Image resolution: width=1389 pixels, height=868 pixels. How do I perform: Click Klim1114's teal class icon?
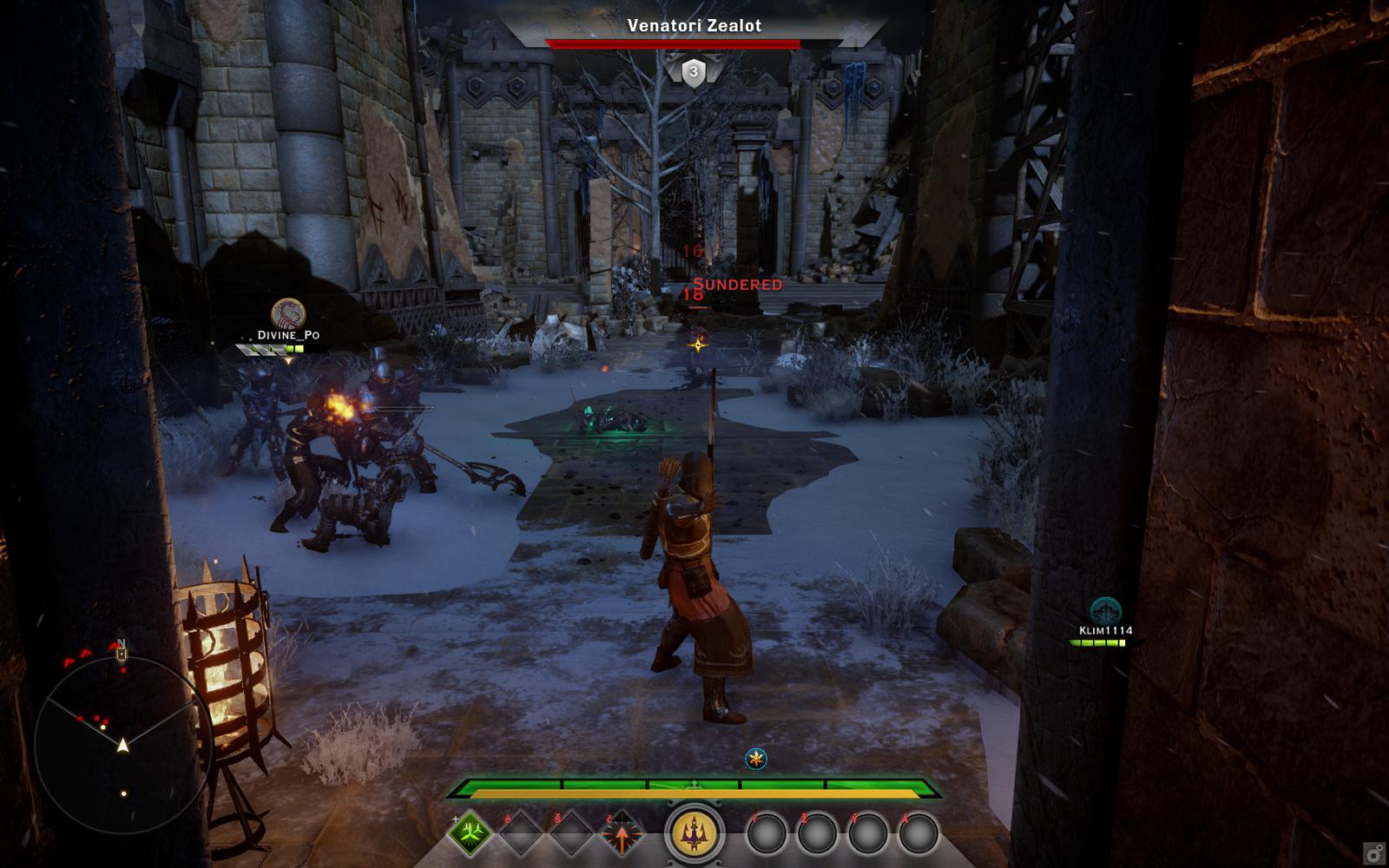coord(1105,610)
